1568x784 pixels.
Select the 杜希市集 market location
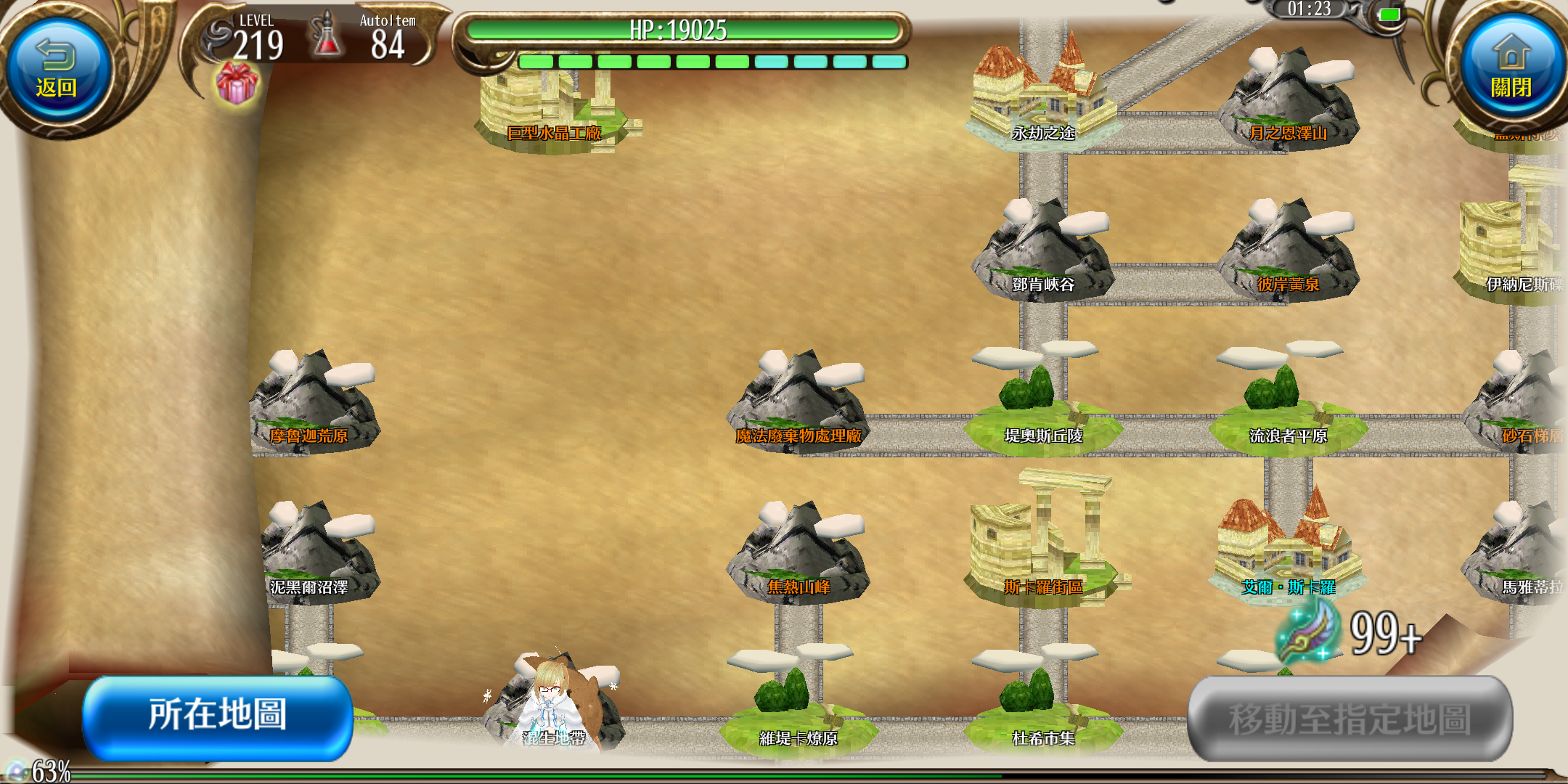[1042, 711]
